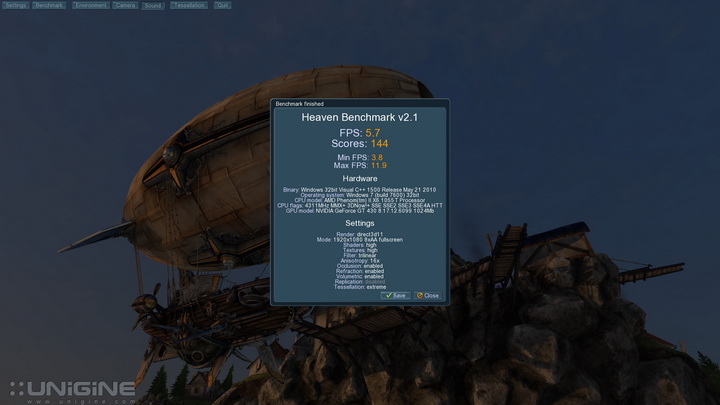
Task: Open the Environment options
Action: [89, 5]
